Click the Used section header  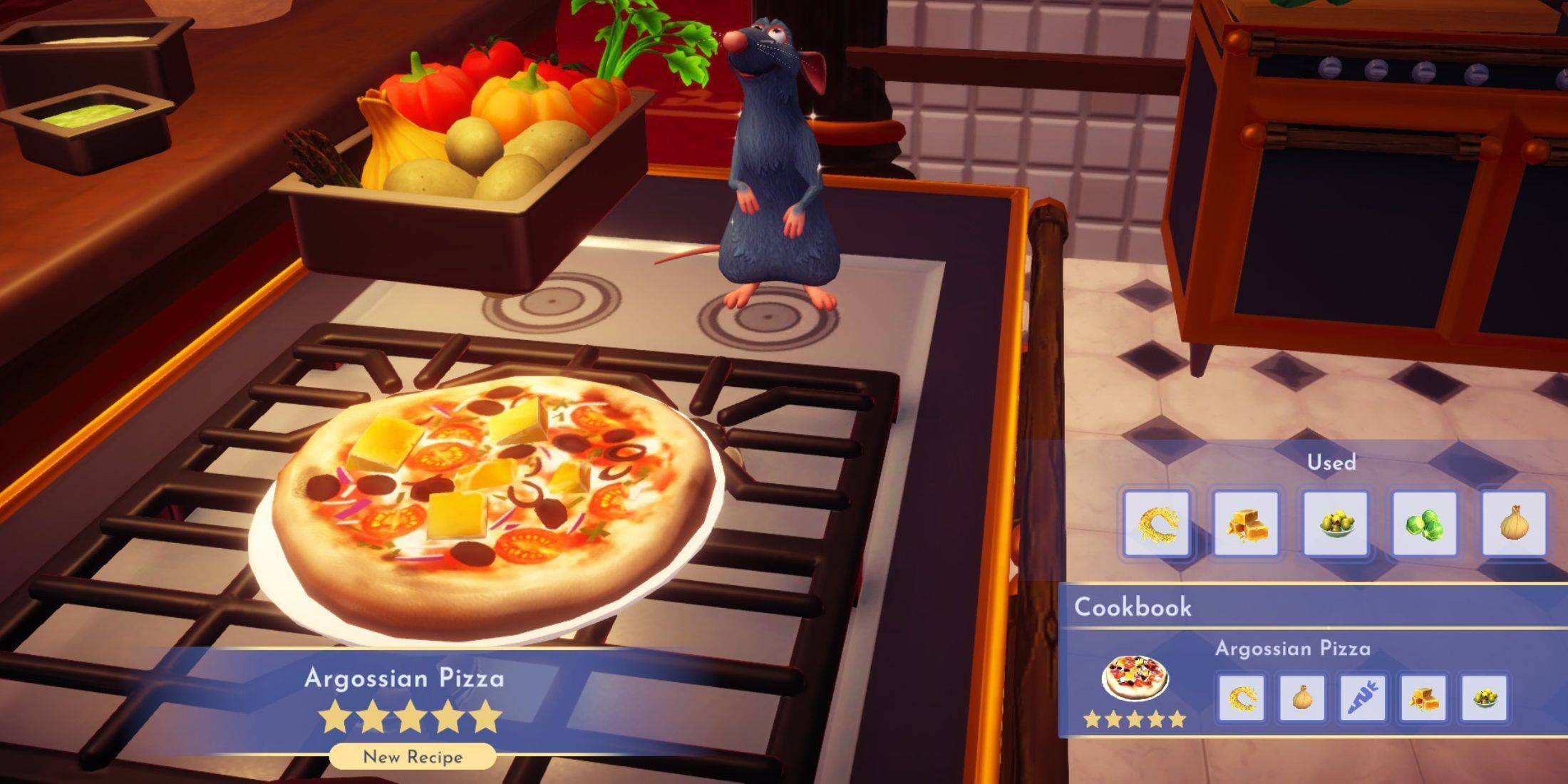pyautogui.click(x=1331, y=462)
